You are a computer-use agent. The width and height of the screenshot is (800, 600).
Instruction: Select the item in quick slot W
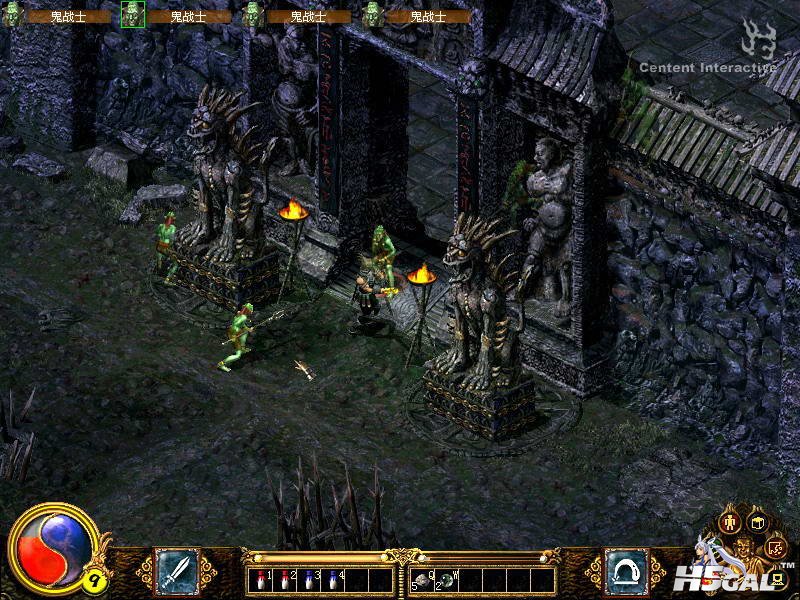coord(448,580)
